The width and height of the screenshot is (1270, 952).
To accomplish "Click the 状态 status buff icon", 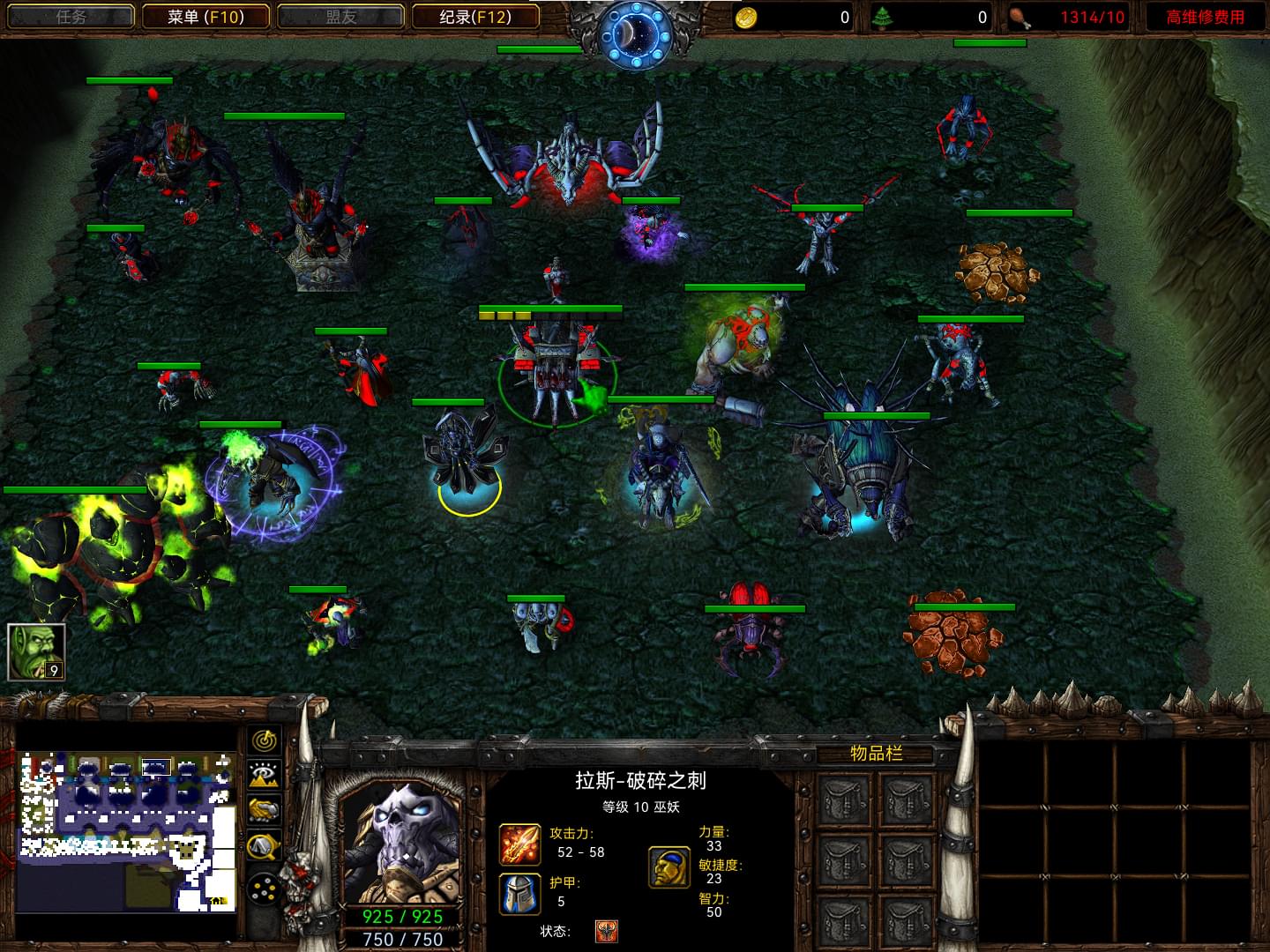I will (x=607, y=931).
